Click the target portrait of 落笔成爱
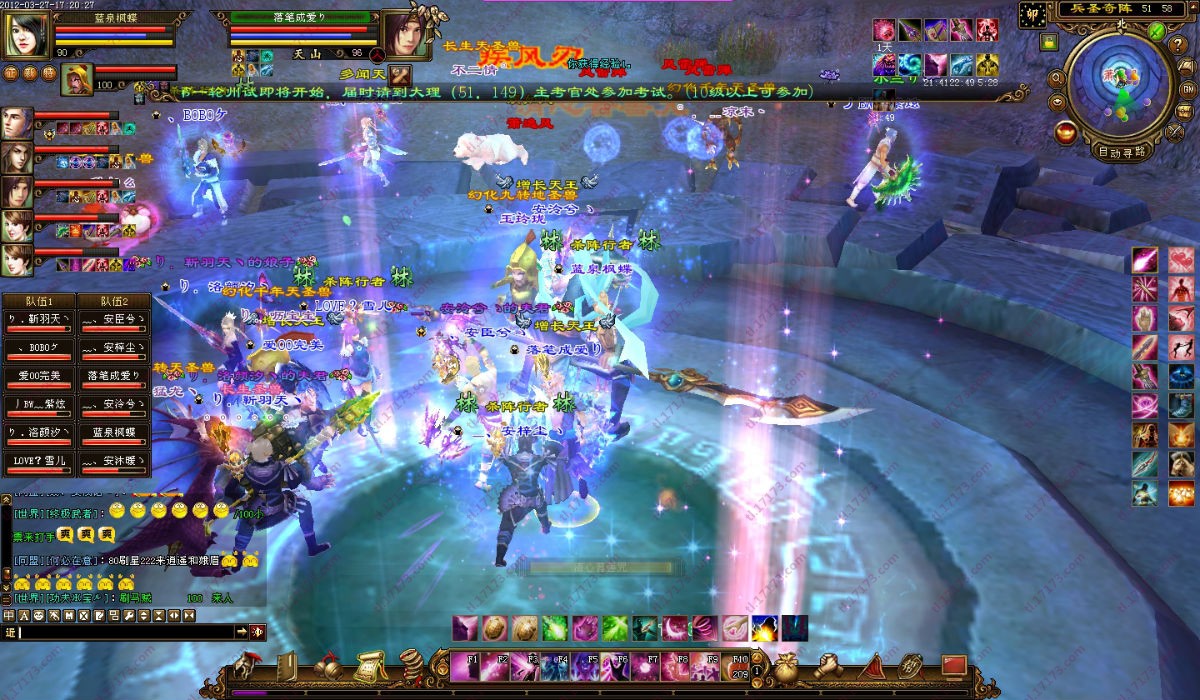 [x=402, y=35]
